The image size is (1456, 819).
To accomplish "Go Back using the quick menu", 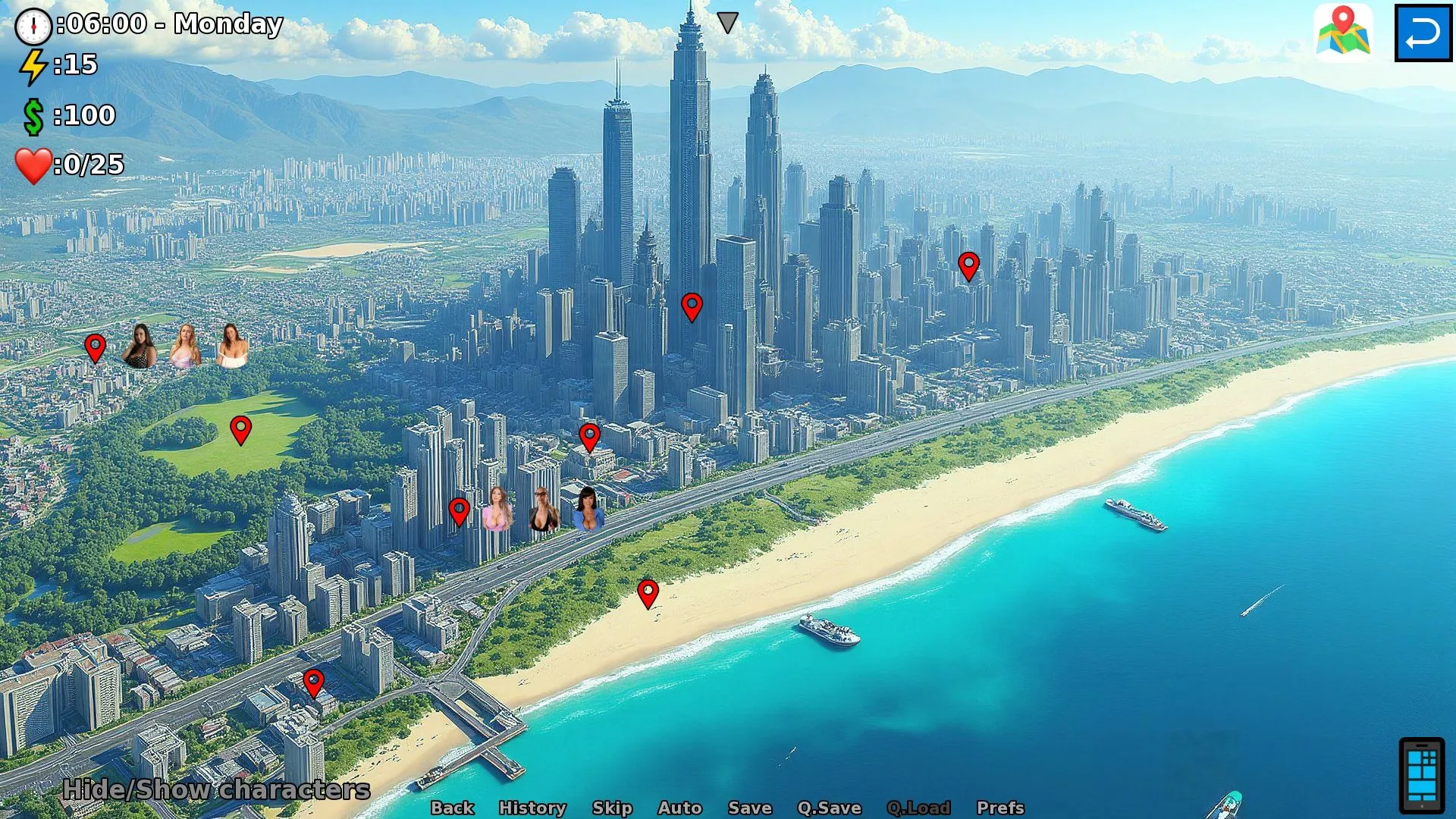I will [452, 808].
